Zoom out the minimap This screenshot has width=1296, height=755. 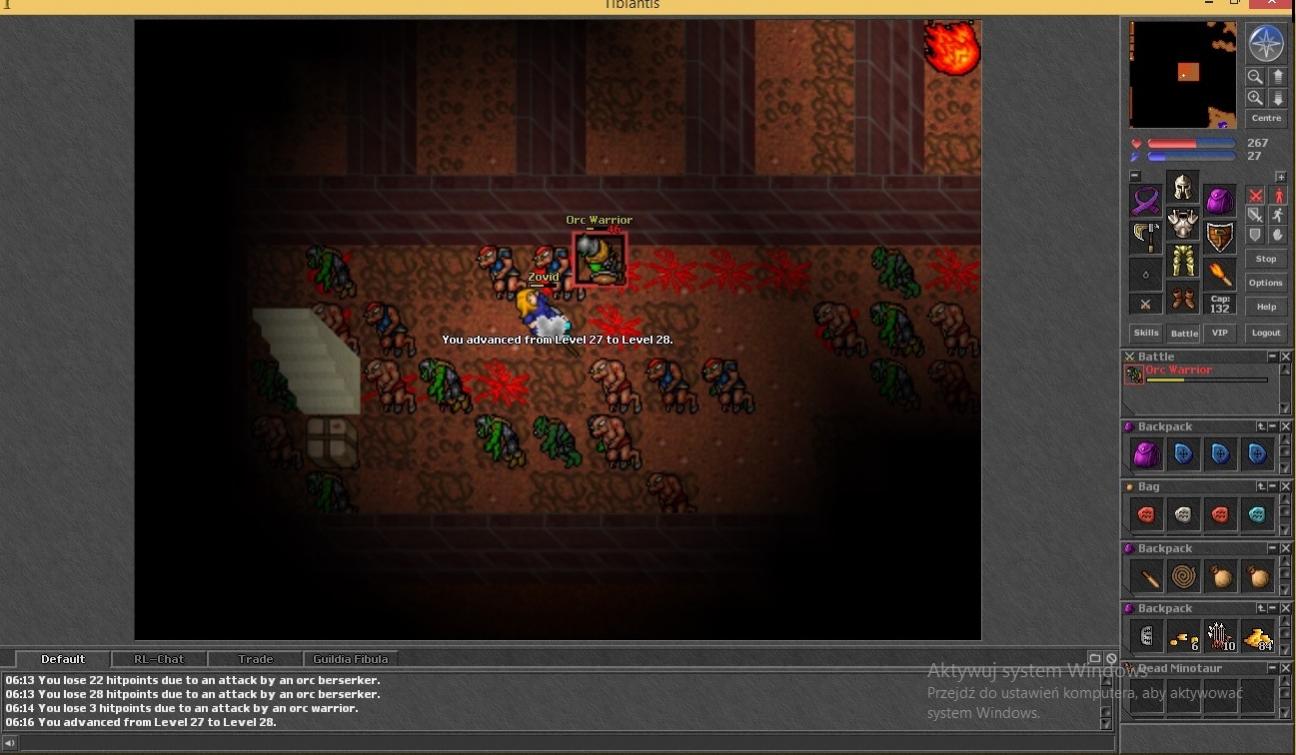pos(1255,76)
